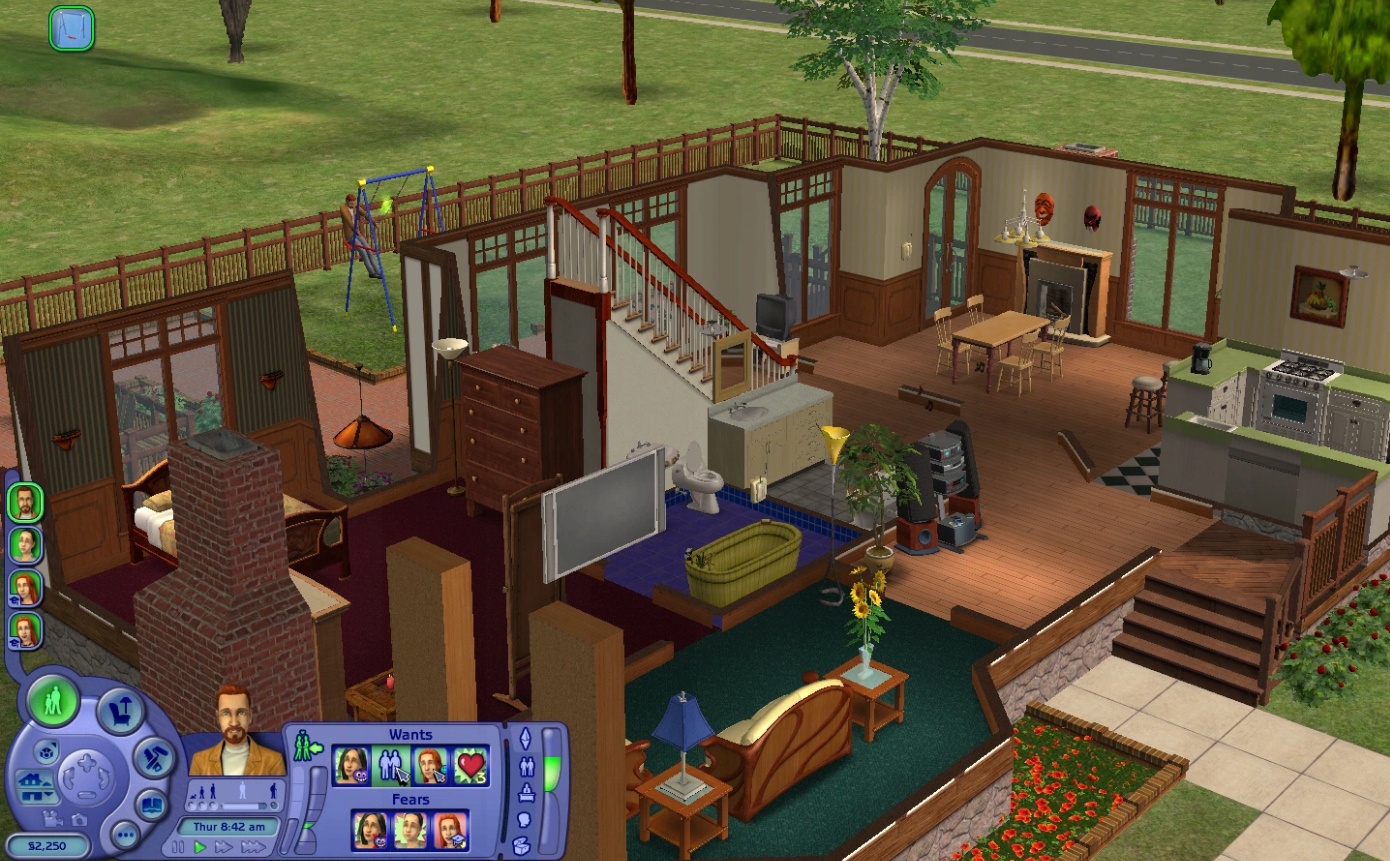Select the Live Mode icon
This screenshot has width=1390, height=861.
coord(53,704)
